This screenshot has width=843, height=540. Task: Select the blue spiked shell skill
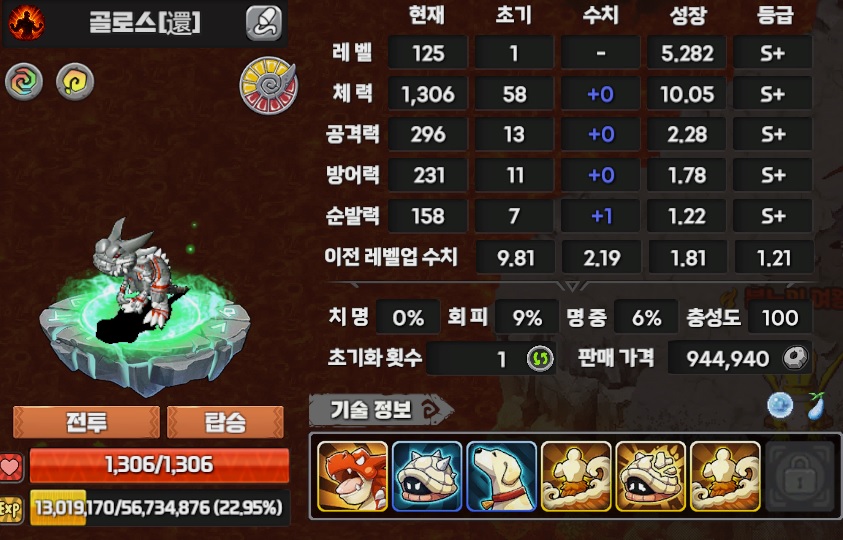pyautogui.click(x=427, y=478)
